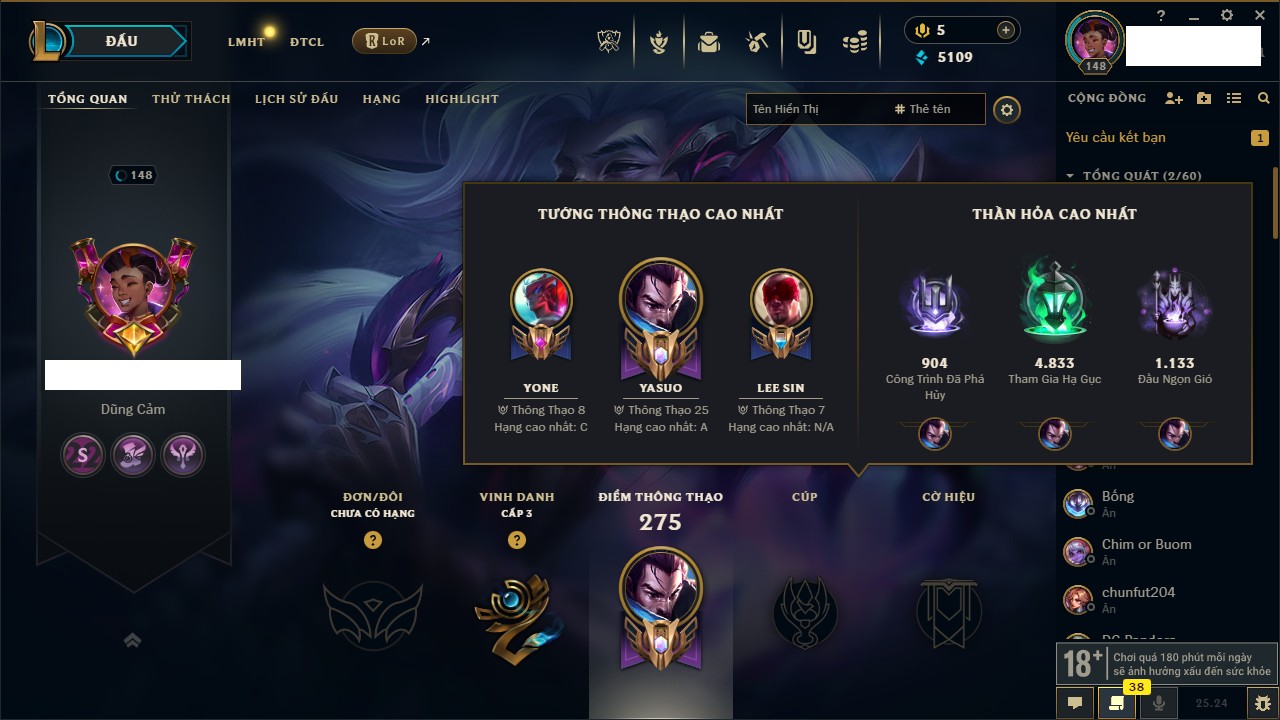Open Yêu cầu kết bạn requests
Image resolution: width=1280 pixels, height=720 pixels.
coord(1115,137)
